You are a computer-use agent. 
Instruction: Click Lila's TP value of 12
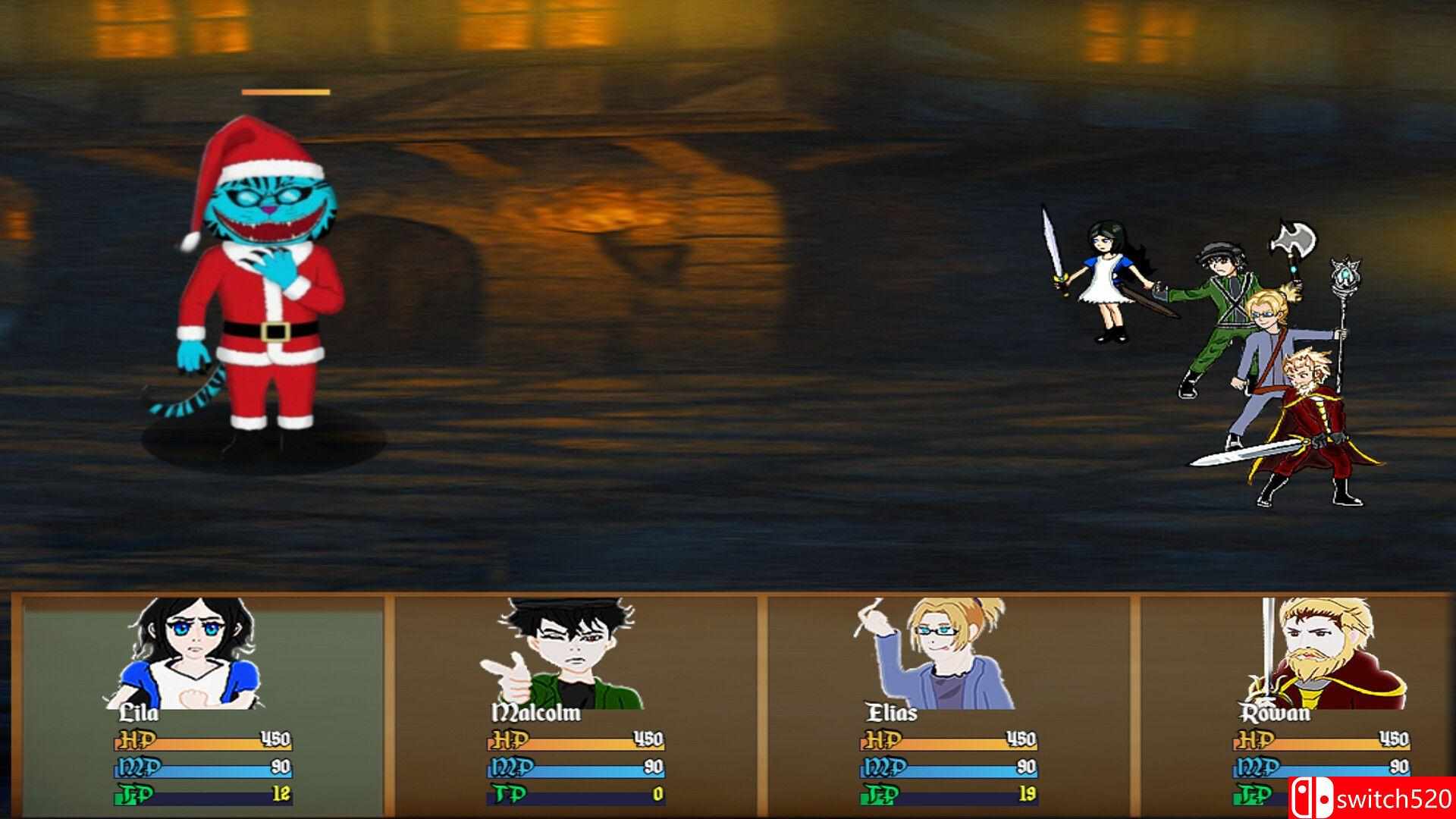(281, 793)
